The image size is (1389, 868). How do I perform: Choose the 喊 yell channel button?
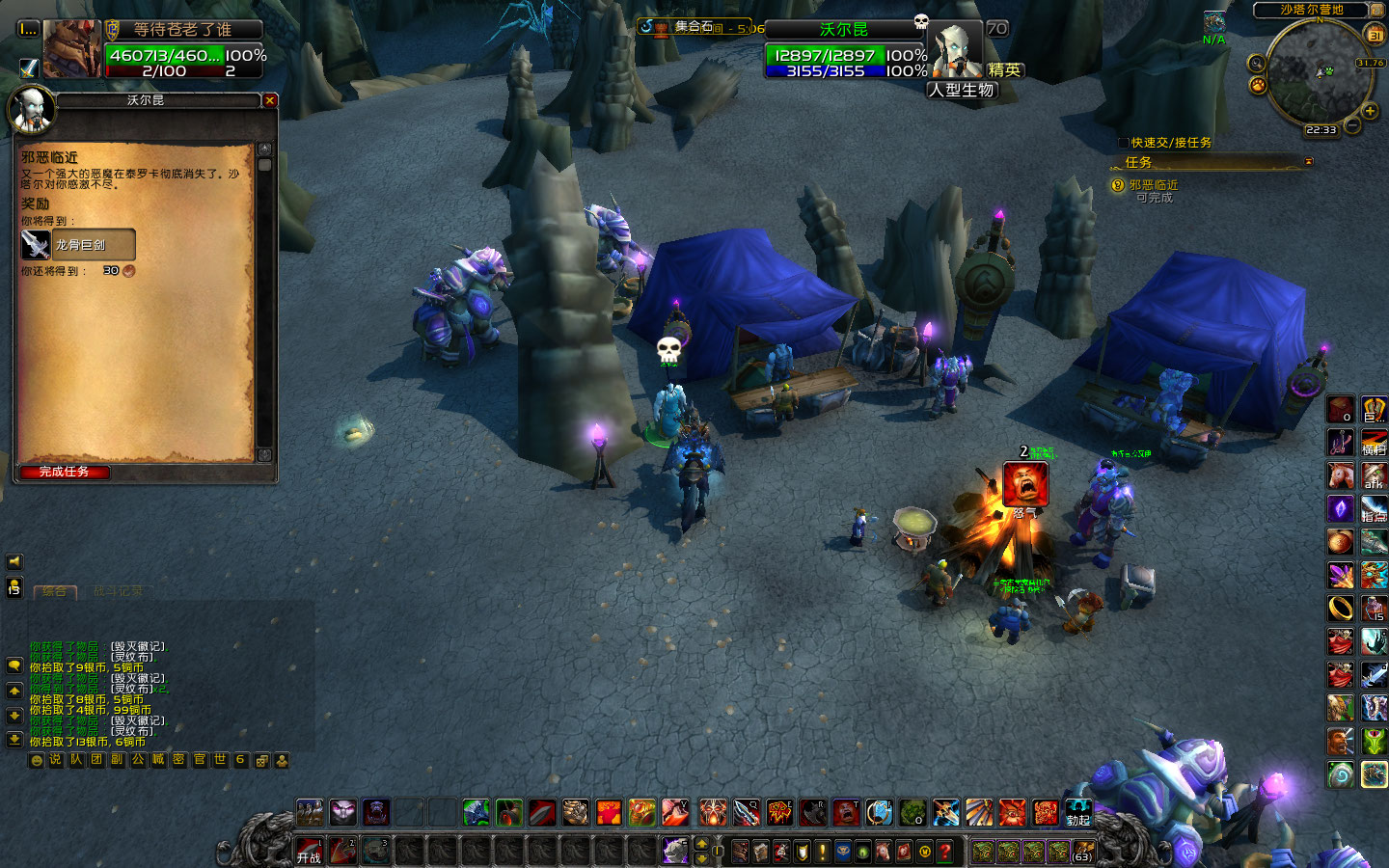tap(158, 760)
